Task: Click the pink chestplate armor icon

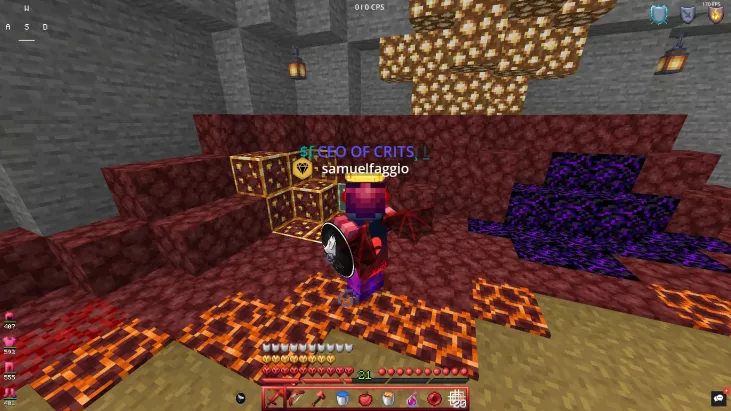Action: click(x=10, y=341)
